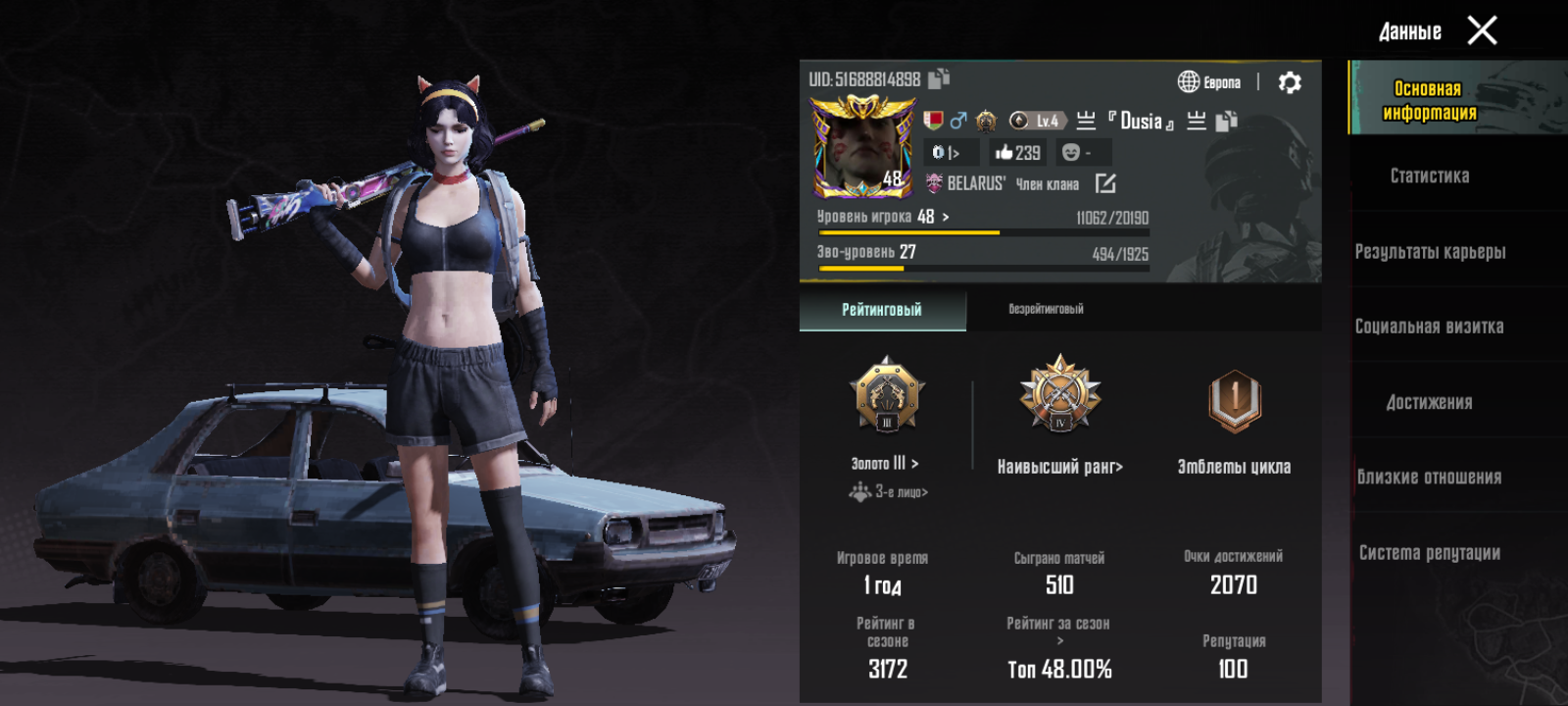Open the Lv.4 badge icon

point(1039,121)
